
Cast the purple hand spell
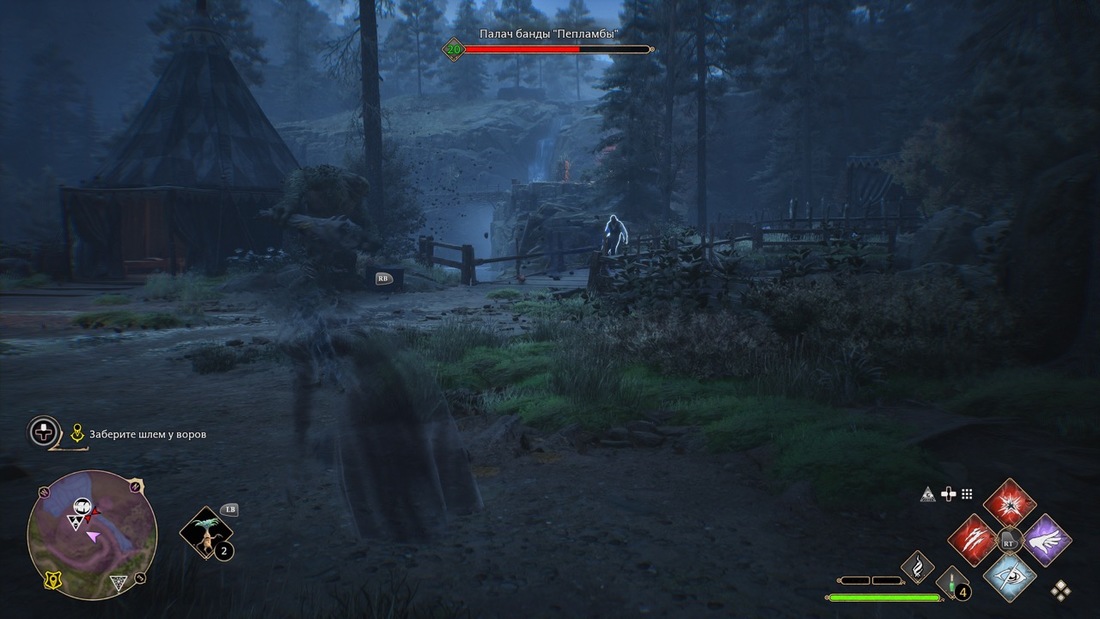tap(1047, 540)
